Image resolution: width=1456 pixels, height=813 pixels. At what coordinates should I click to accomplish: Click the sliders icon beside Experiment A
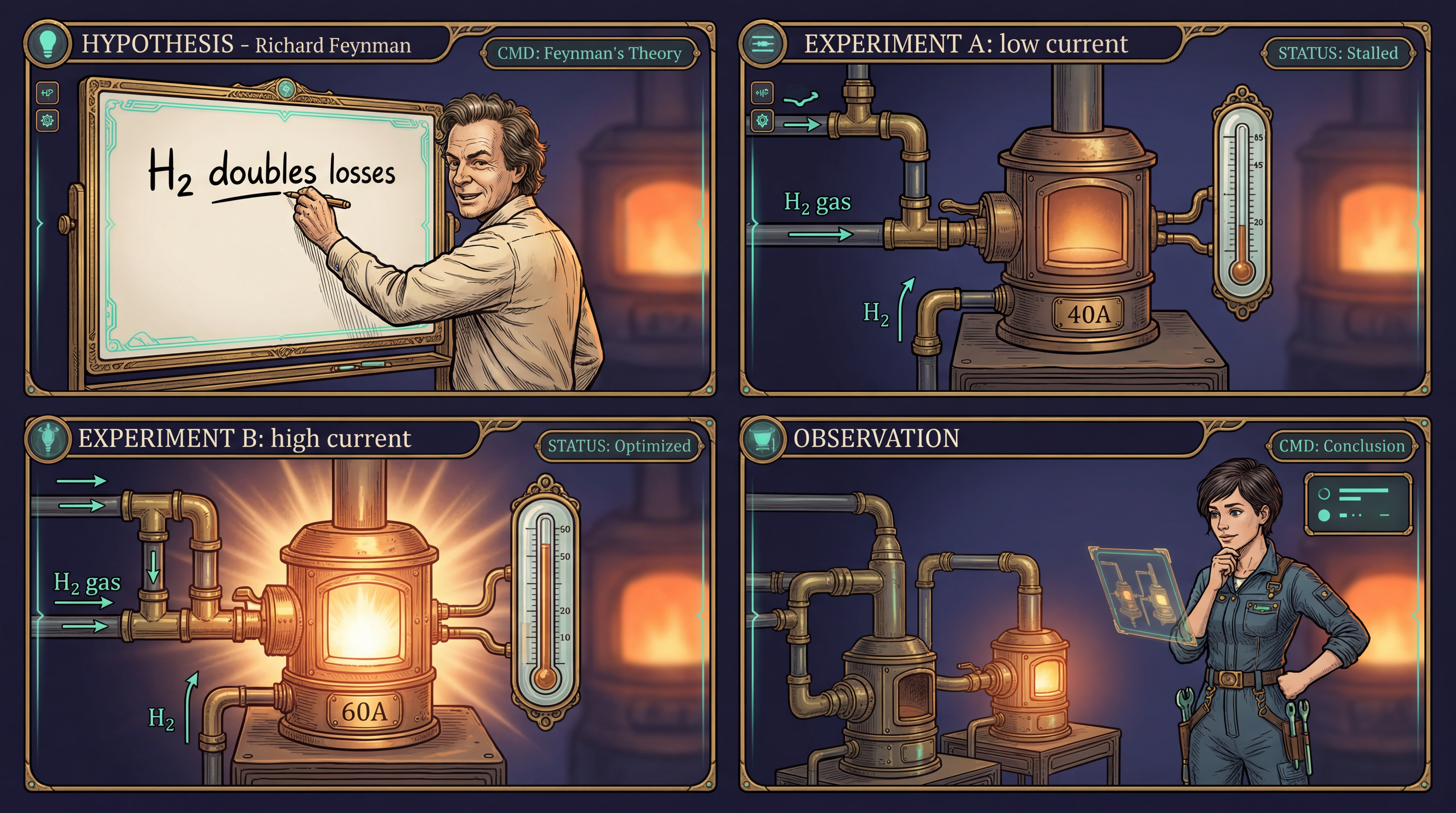click(763, 43)
